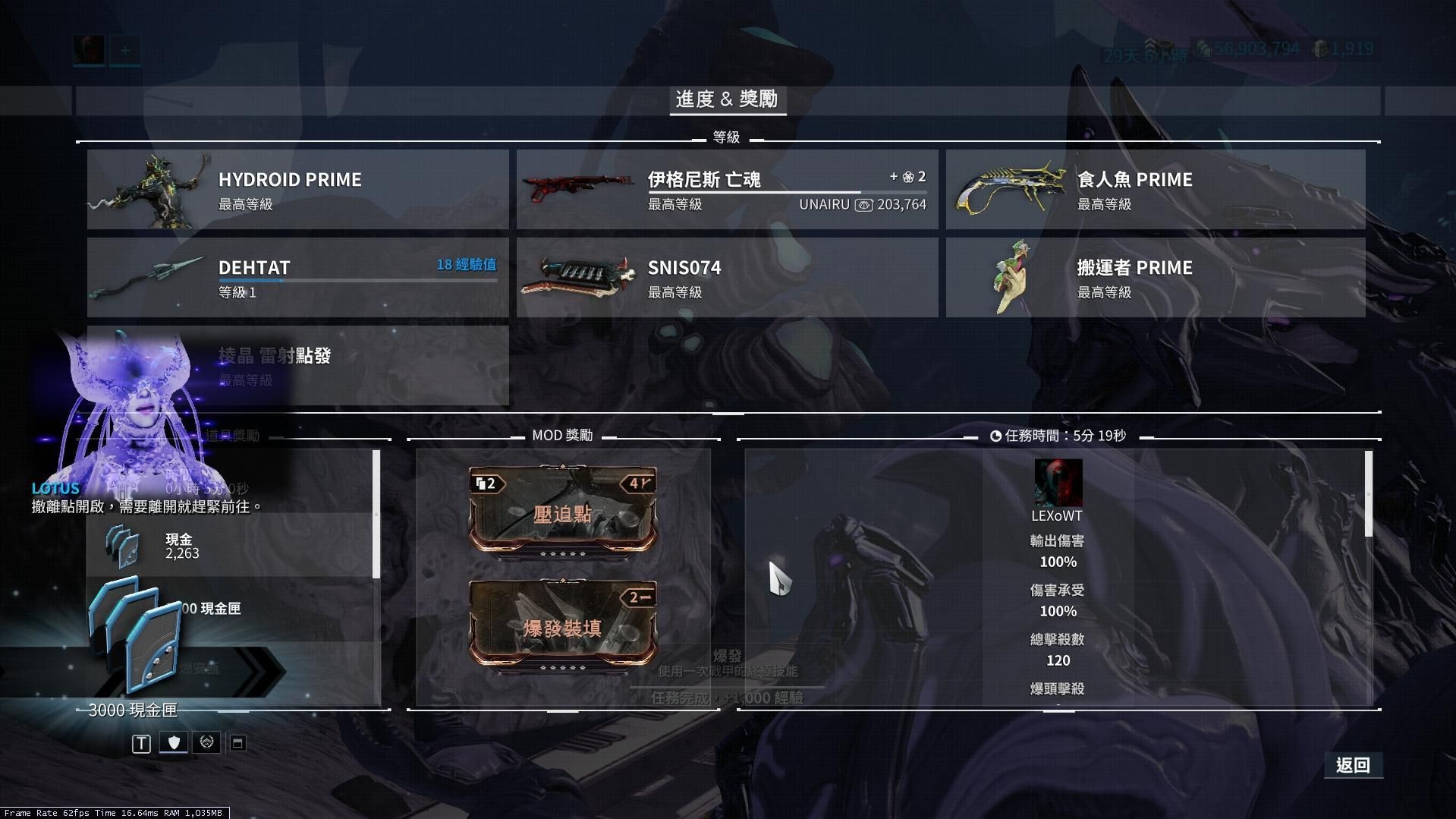The height and width of the screenshot is (819, 1456).
Task: Click the 進度 & 獎勵 header
Action: click(728, 99)
